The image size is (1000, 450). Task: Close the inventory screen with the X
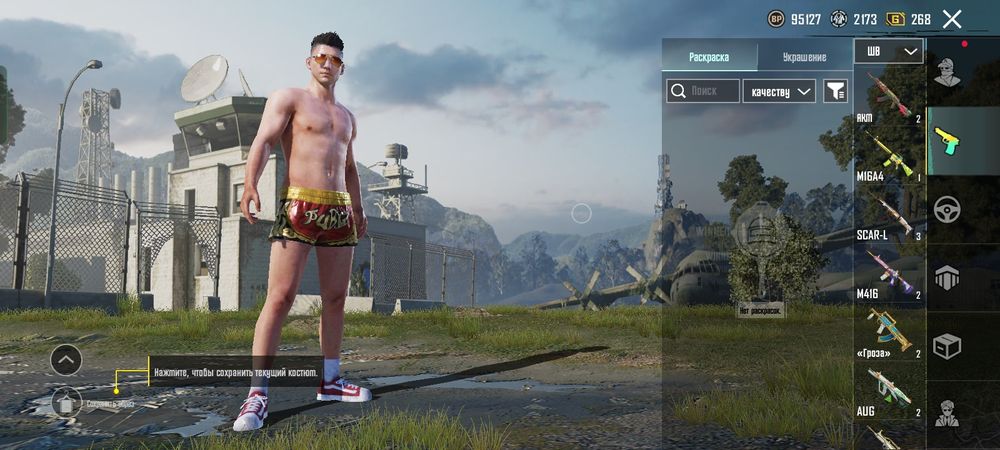coord(952,19)
